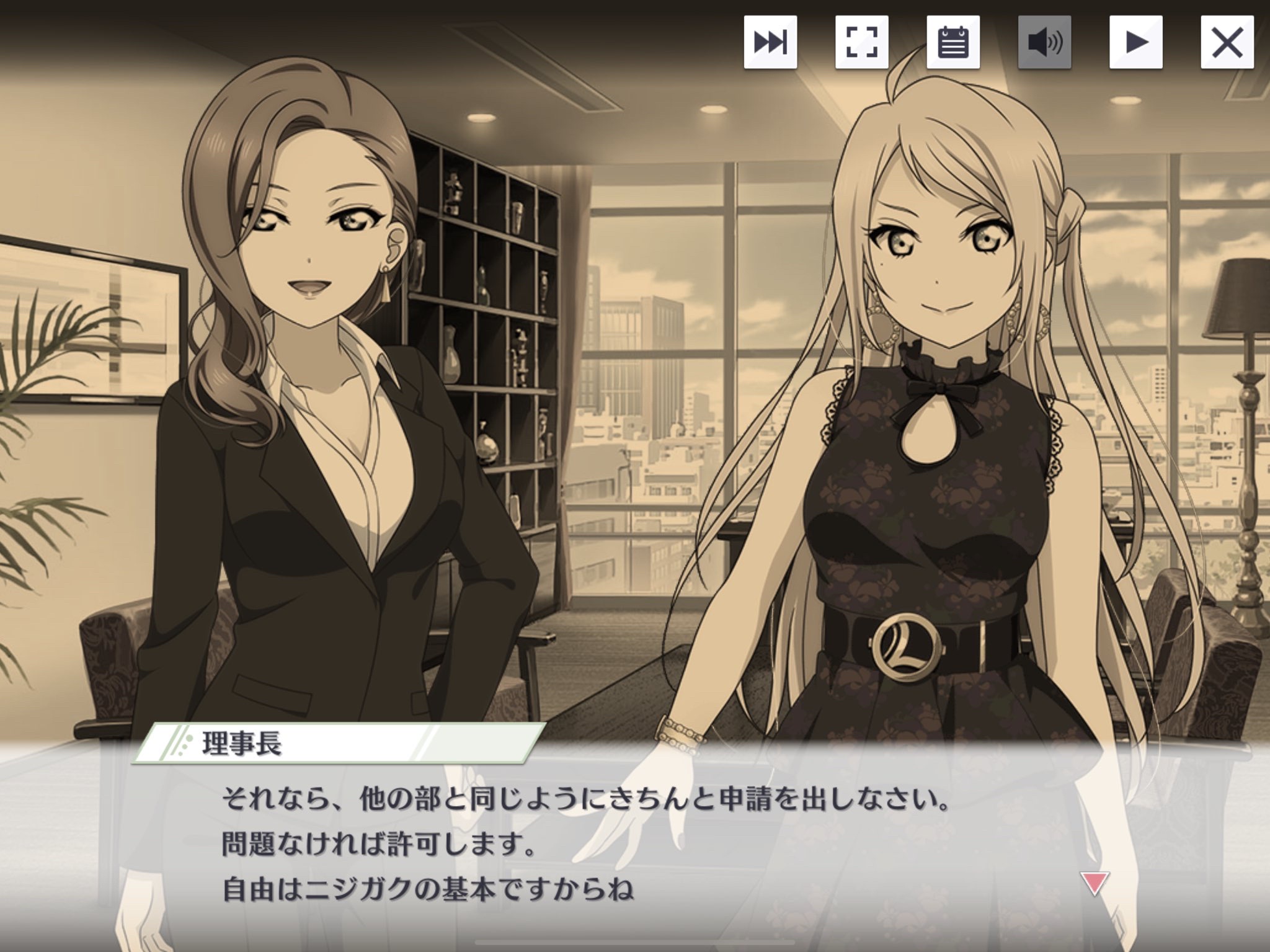Advance dialogue via the pink arrow indicator
This screenshot has height=952, width=1270.
[1095, 883]
